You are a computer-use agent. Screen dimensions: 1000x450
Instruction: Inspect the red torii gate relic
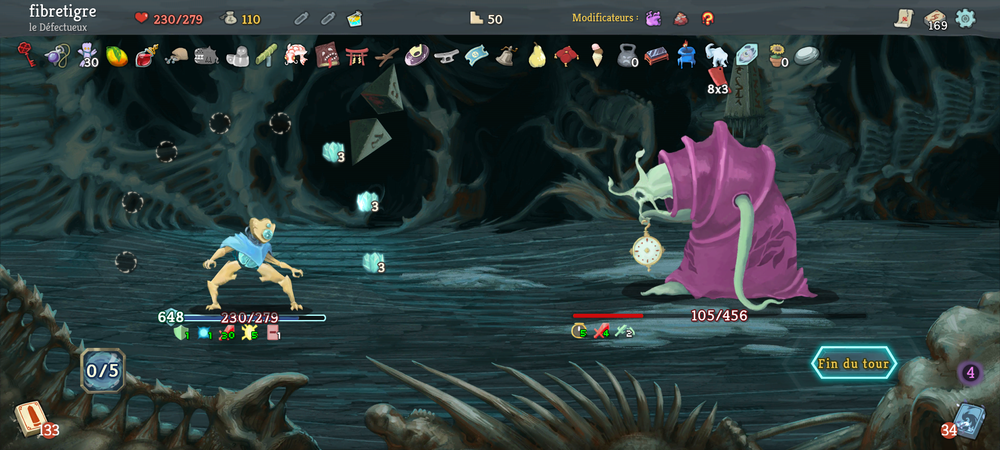(356, 55)
